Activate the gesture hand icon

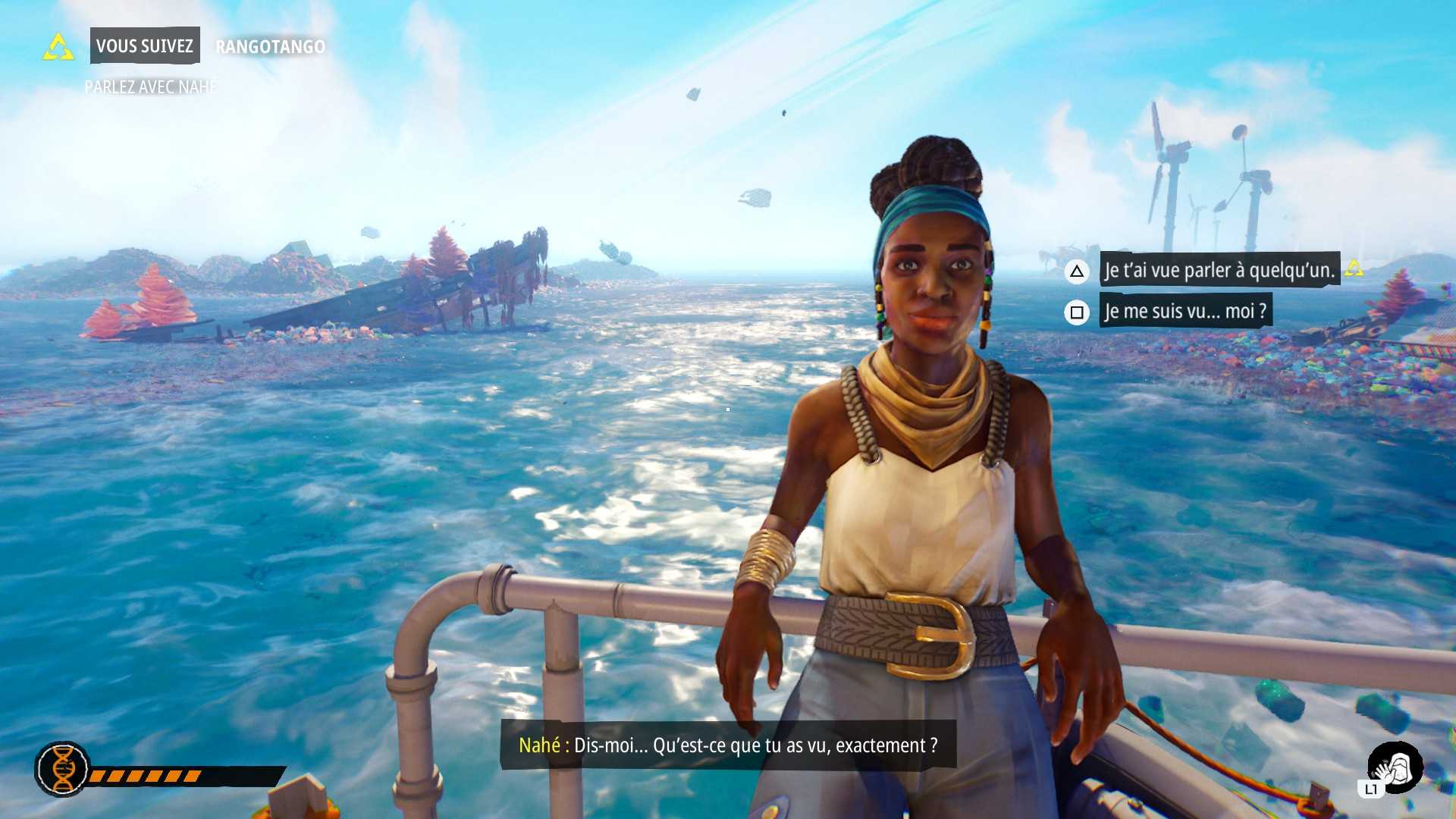click(x=1395, y=768)
